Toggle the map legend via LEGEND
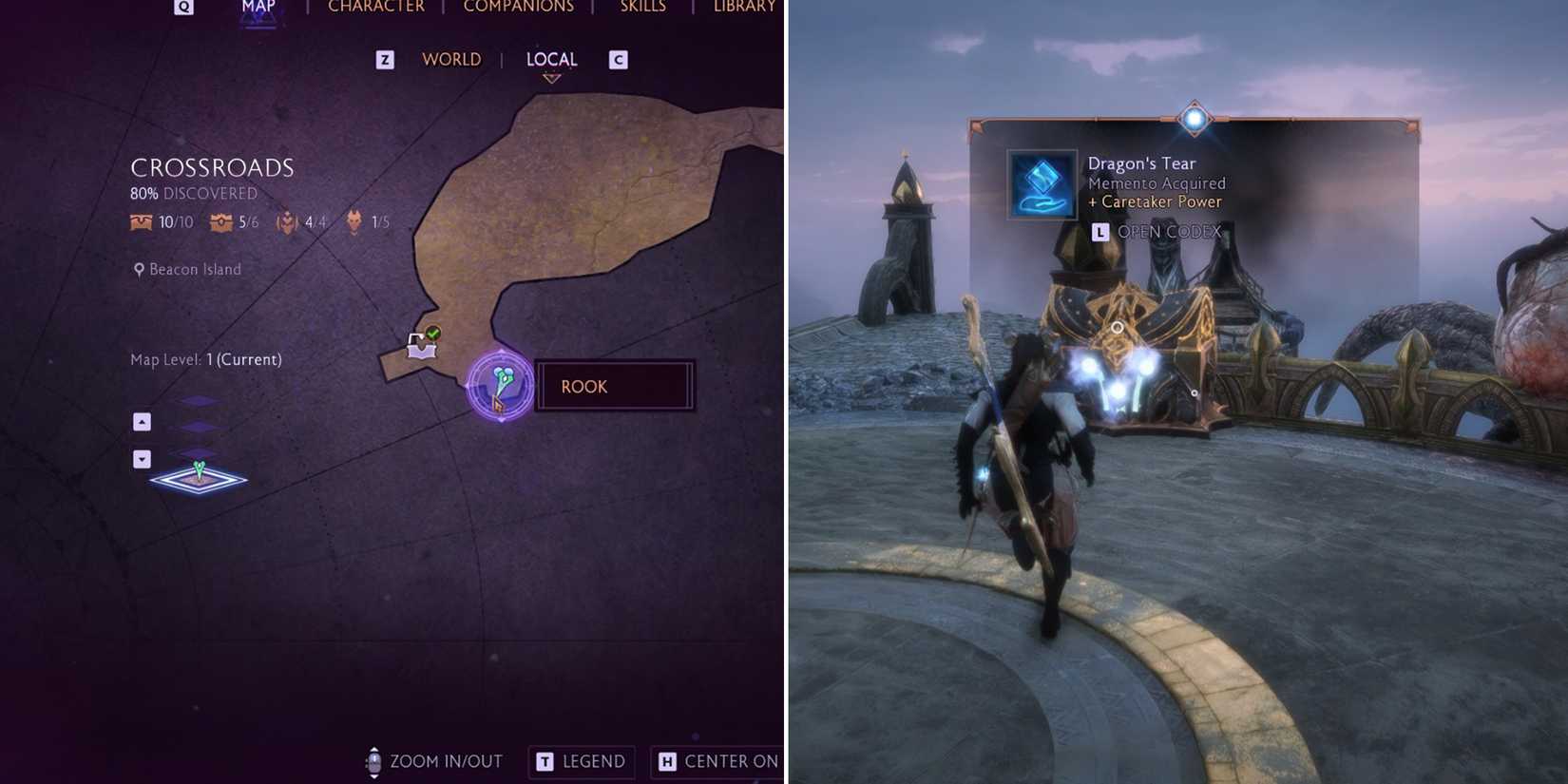Image resolution: width=1568 pixels, height=784 pixels. point(581,761)
